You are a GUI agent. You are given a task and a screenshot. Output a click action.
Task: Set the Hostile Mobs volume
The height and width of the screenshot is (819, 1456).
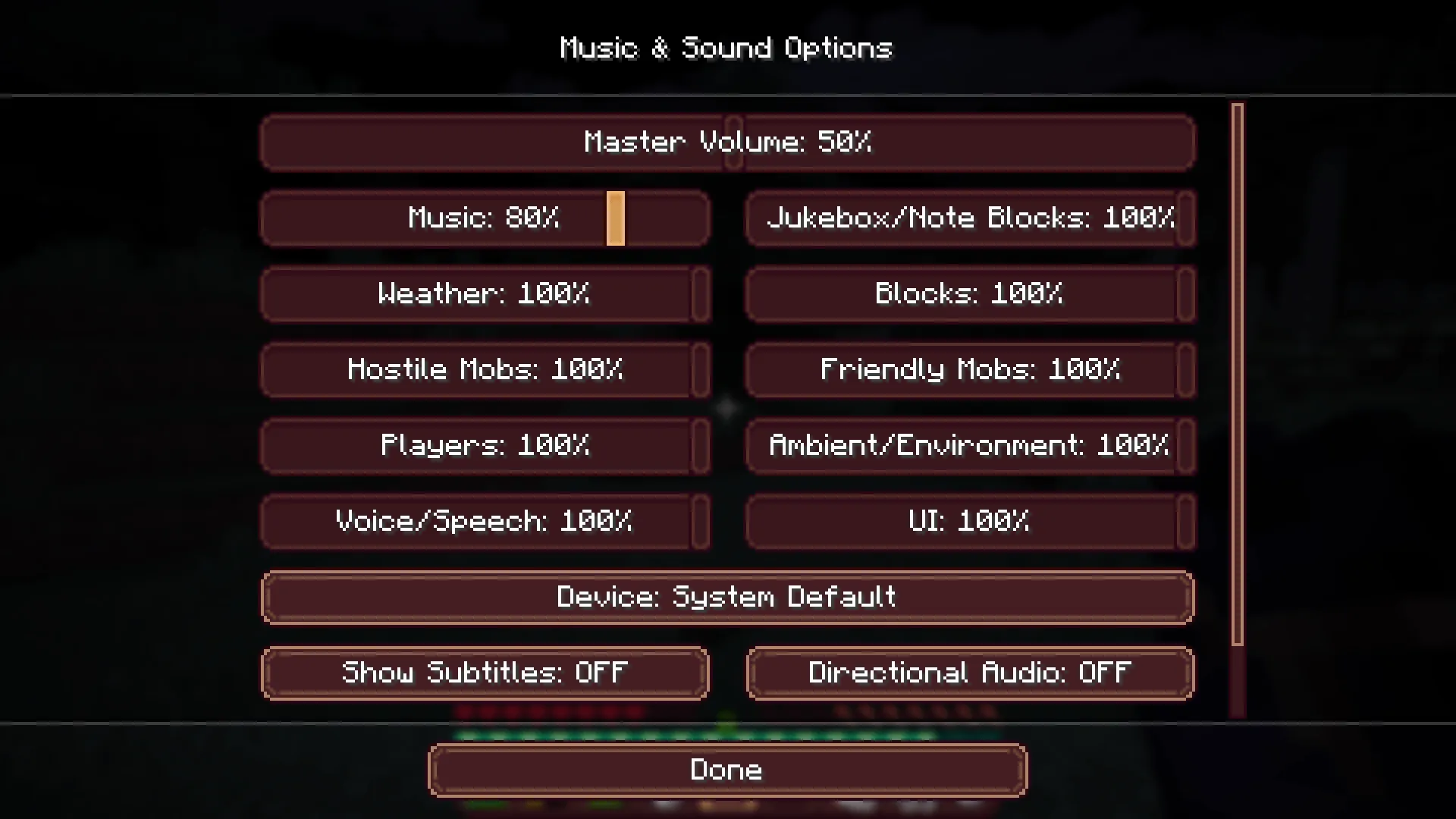[485, 370]
